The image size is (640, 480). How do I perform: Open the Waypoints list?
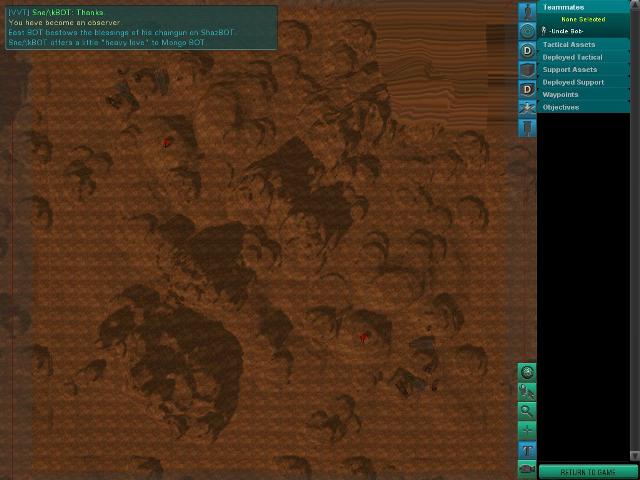pyautogui.click(x=560, y=95)
